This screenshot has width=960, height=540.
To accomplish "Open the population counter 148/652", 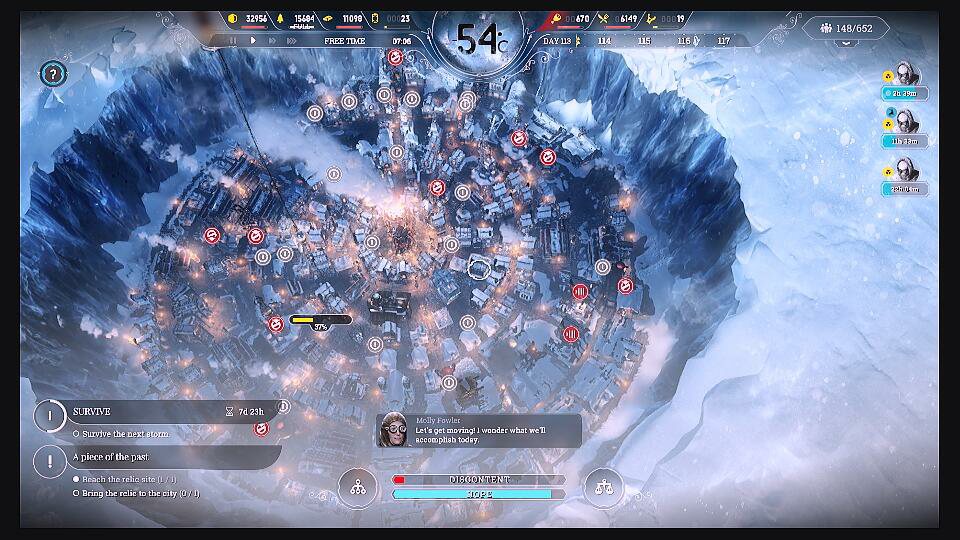I will [x=845, y=28].
